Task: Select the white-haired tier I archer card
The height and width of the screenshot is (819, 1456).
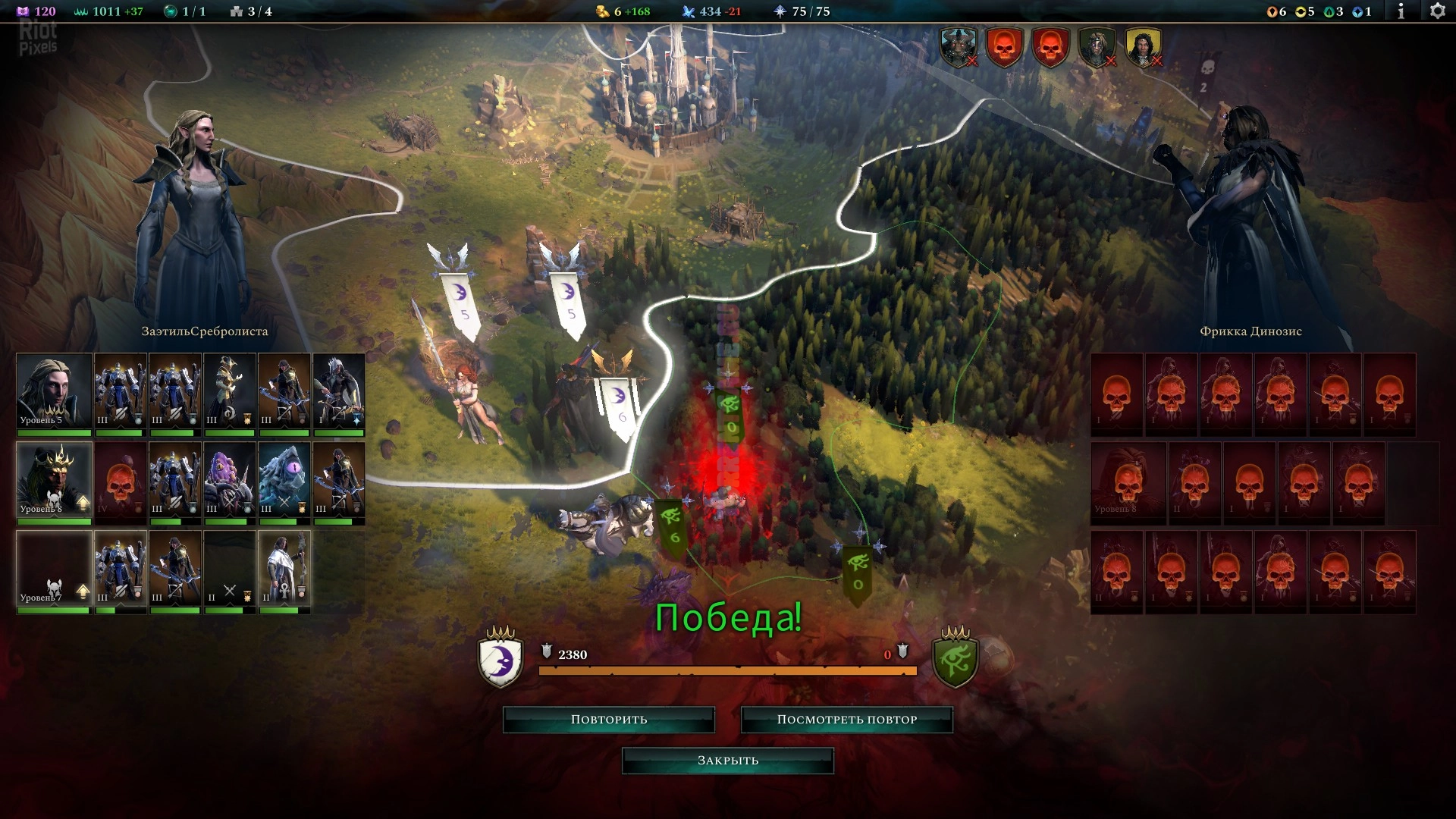Action: pyautogui.click(x=339, y=391)
